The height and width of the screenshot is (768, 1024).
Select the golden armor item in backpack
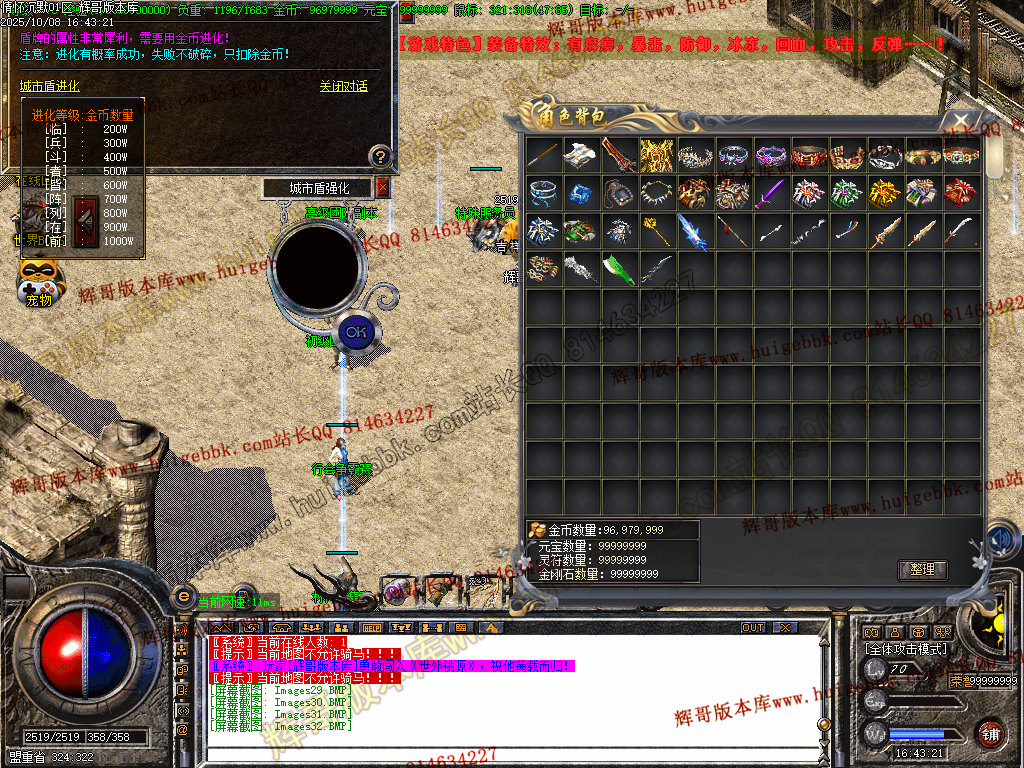[657, 155]
